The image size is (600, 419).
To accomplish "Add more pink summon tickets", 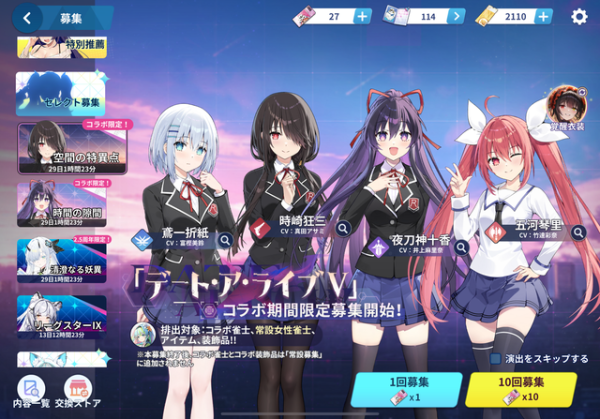I will click(x=362, y=16).
